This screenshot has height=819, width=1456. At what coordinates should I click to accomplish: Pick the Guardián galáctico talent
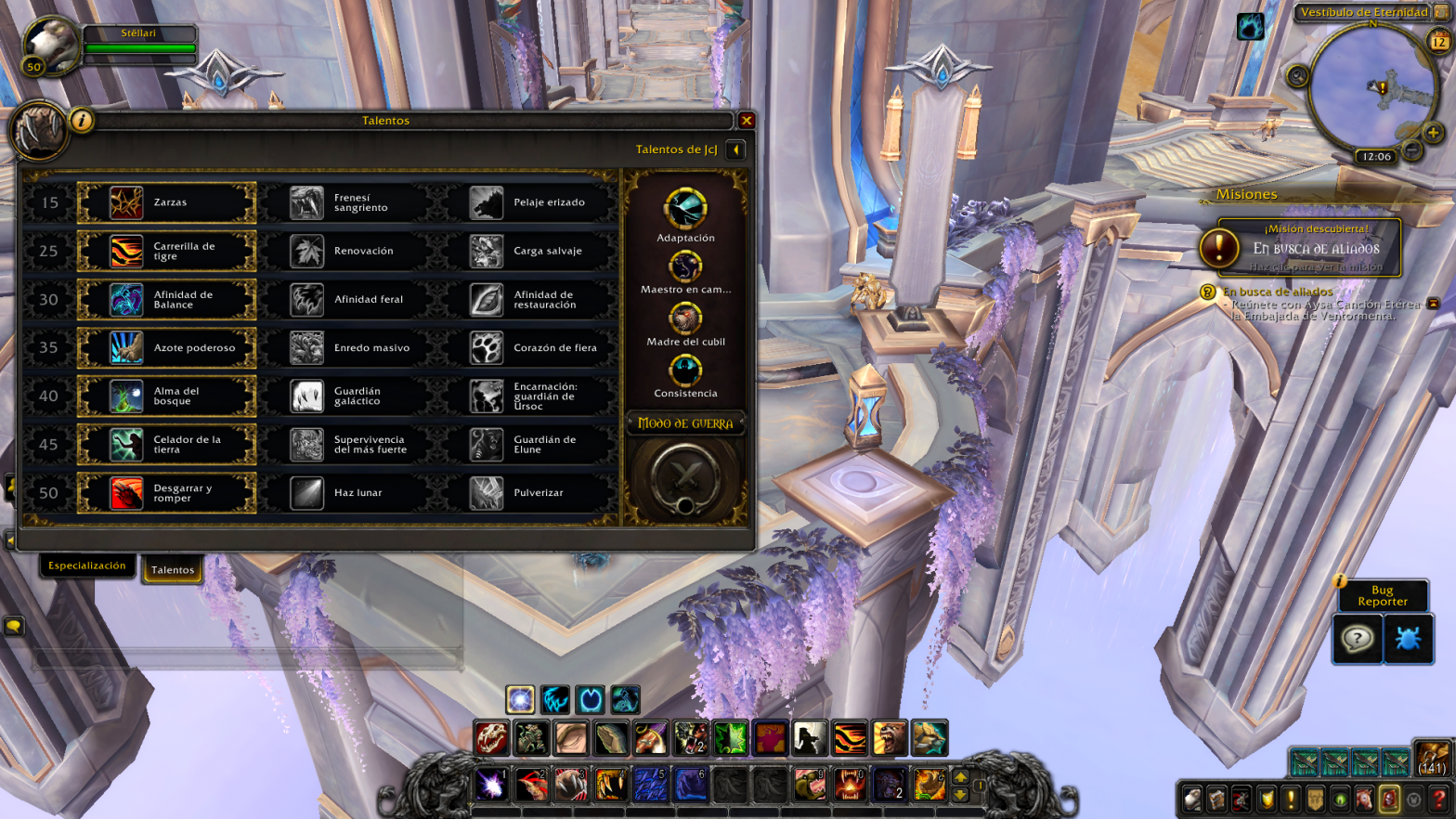(x=345, y=396)
